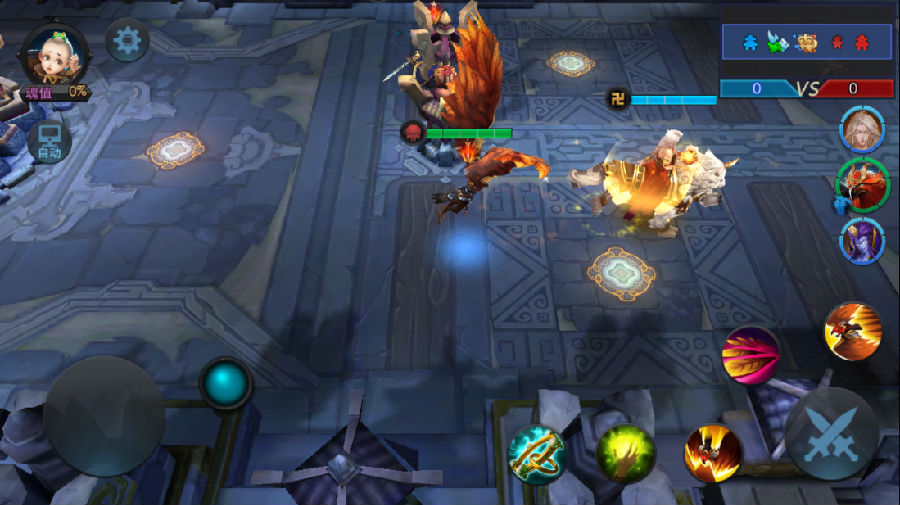The height and width of the screenshot is (505, 900).
Task: Use the golden rings skill
Action: point(537,455)
